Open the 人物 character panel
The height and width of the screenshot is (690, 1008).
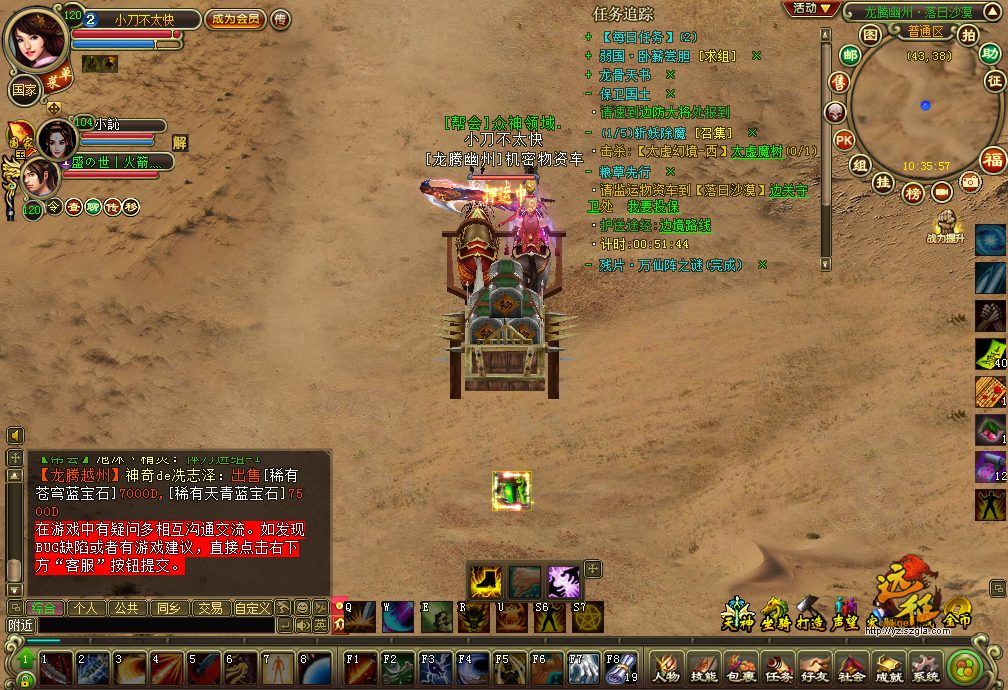coord(667,666)
